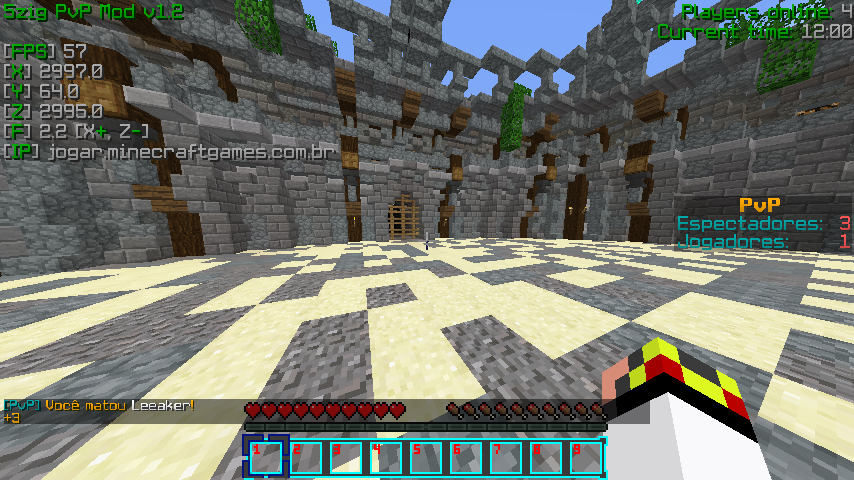The width and height of the screenshot is (854, 480).
Task: Select the last hotbar slot, number 9
Action: [586, 457]
